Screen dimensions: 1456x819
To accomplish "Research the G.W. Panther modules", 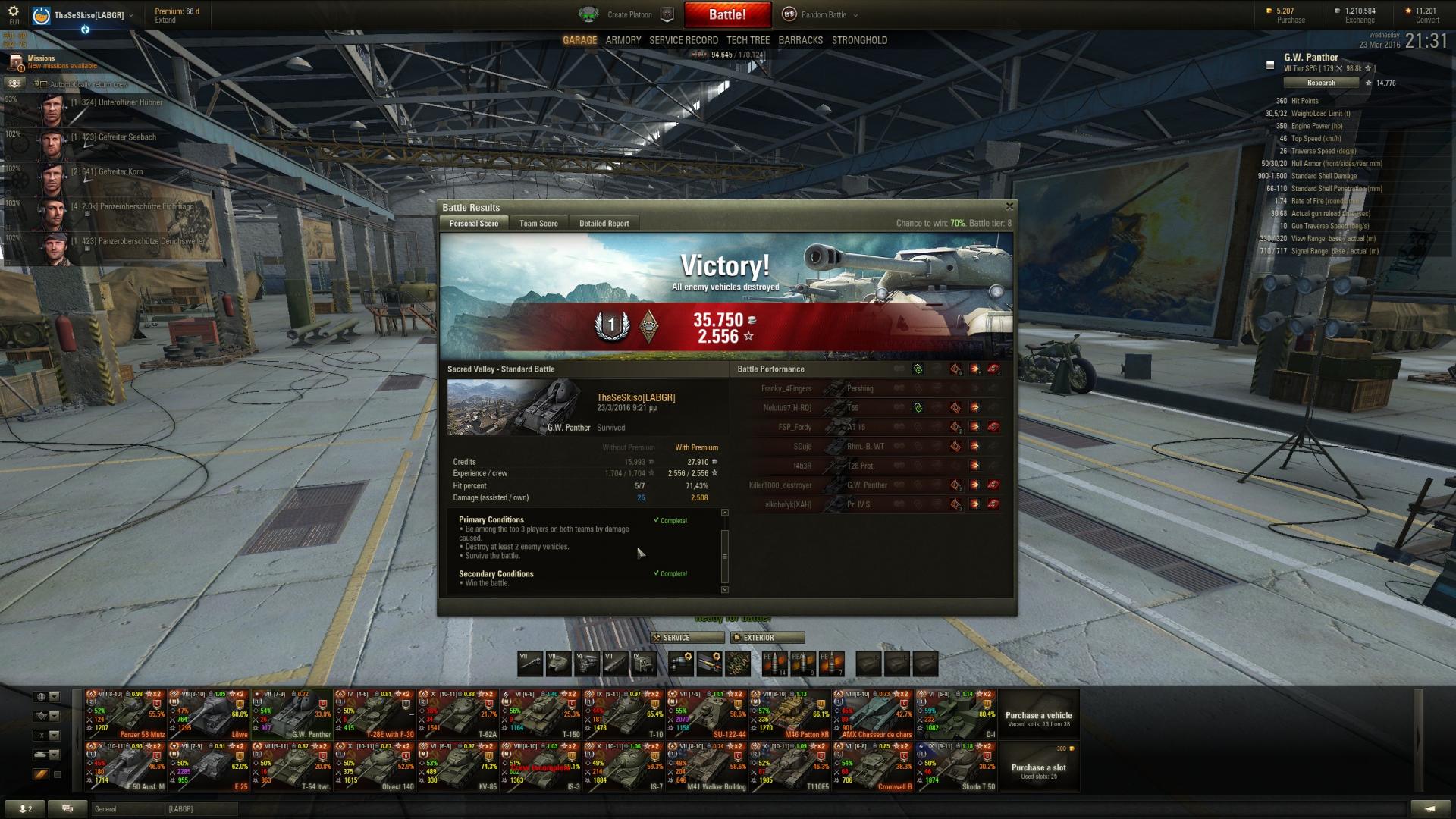I will [1321, 83].
